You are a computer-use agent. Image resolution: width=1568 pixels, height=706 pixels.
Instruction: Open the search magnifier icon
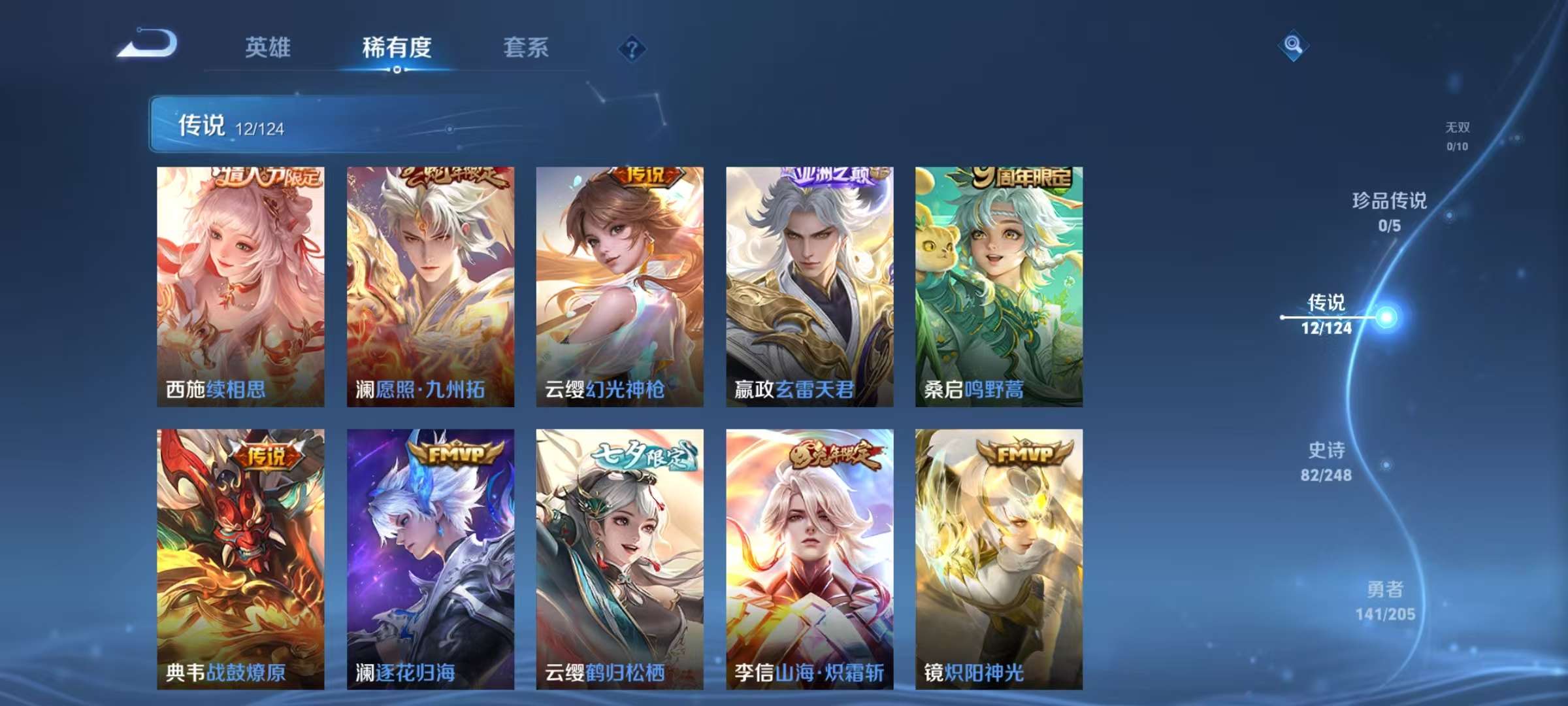click(1294, 46)
